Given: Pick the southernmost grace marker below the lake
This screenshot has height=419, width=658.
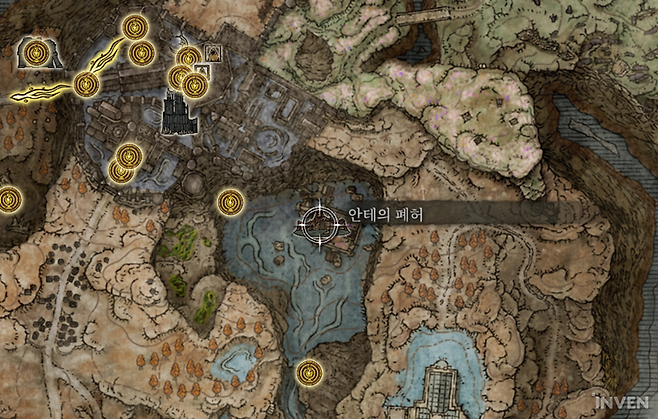Looking at the screenshot, I should (x=310, y=373).
